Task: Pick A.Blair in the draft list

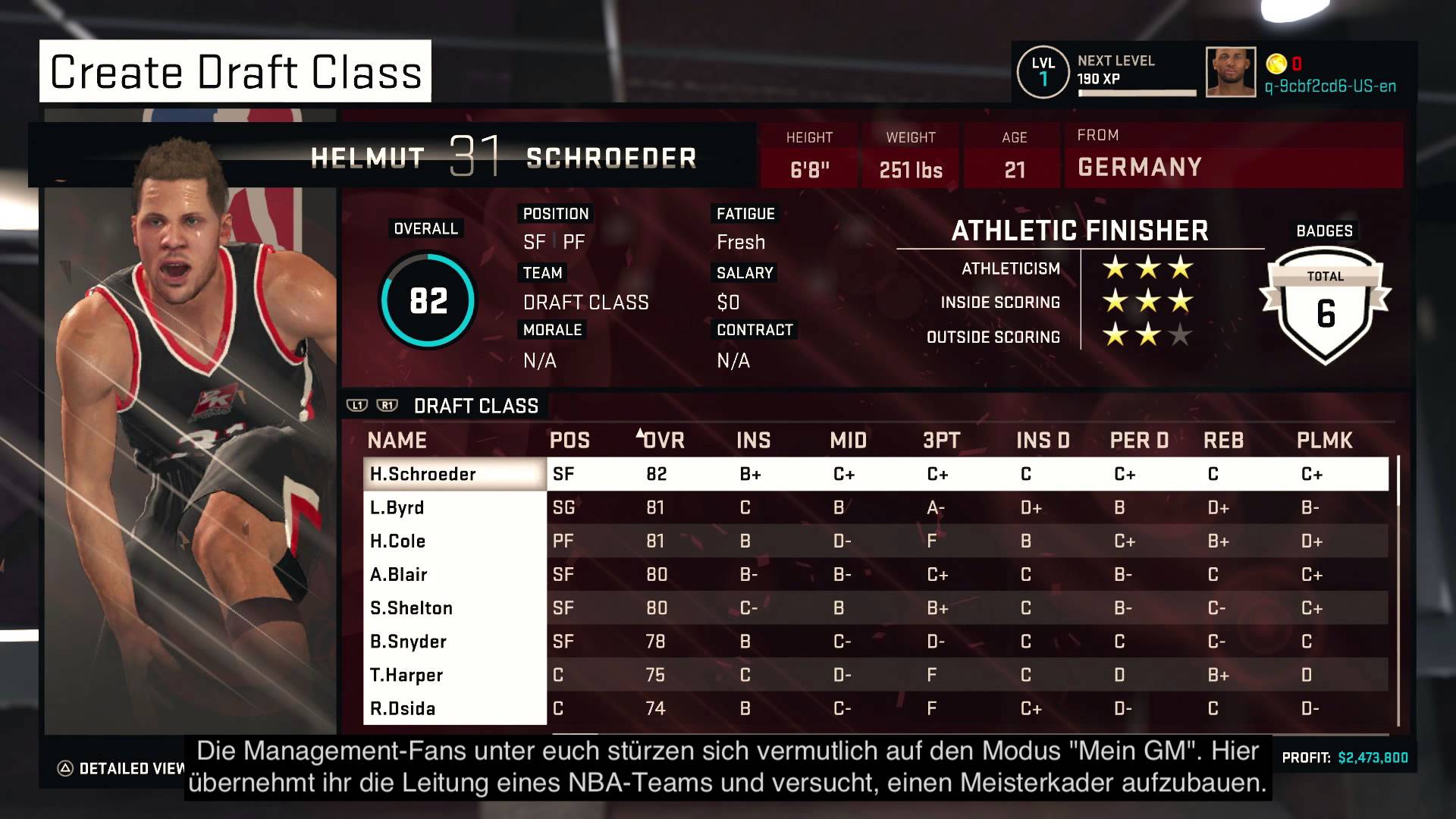Action: 455,574
